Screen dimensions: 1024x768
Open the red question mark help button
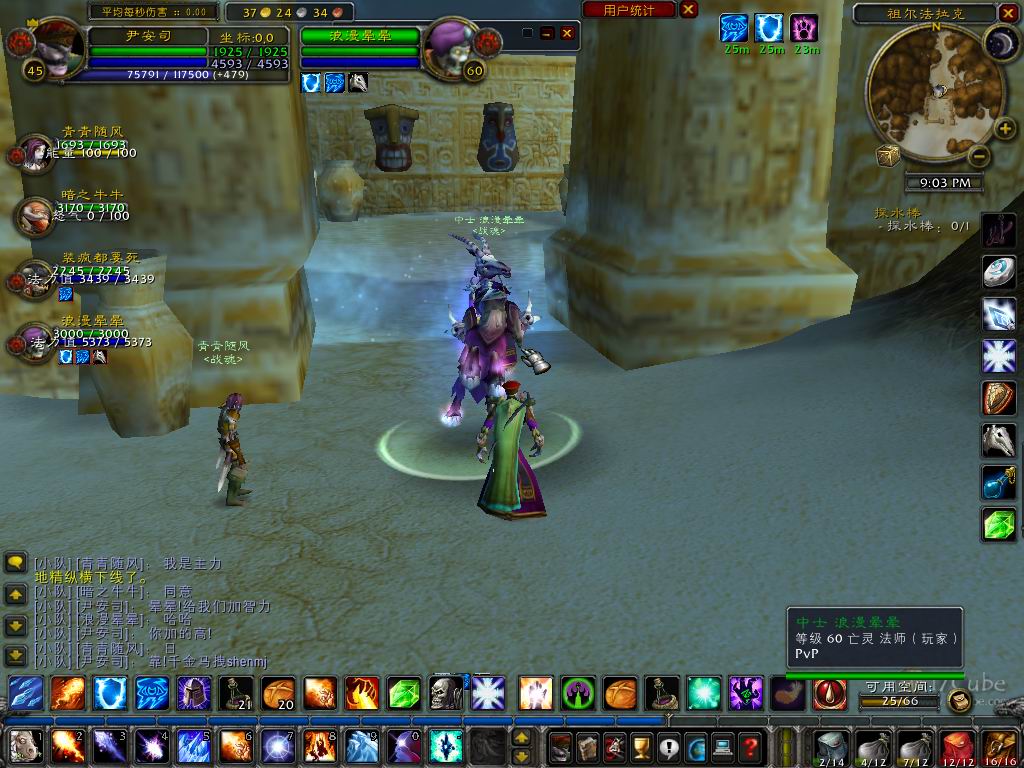(x=749, y=746)
